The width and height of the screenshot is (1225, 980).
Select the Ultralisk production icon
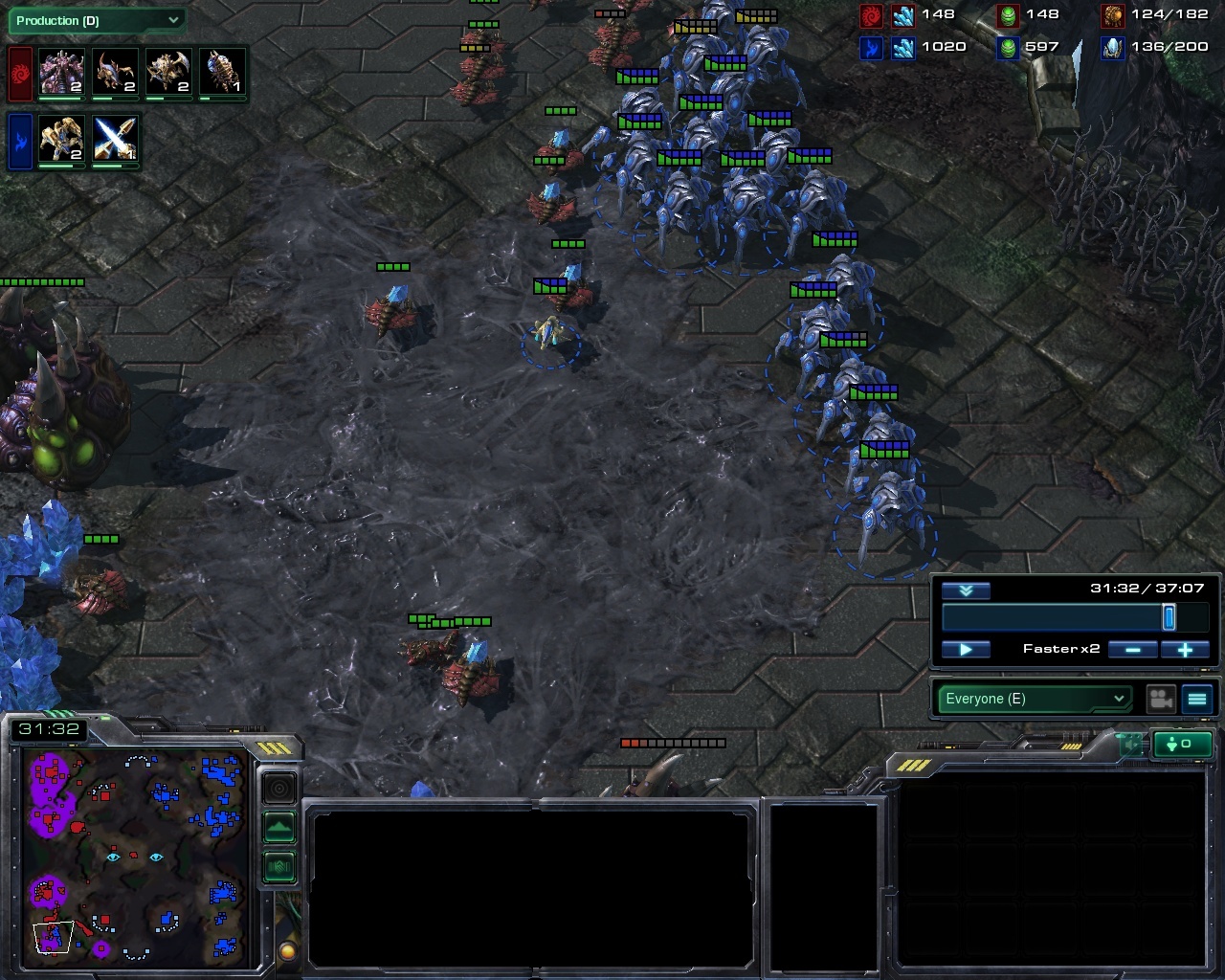[x=61, y=73]
